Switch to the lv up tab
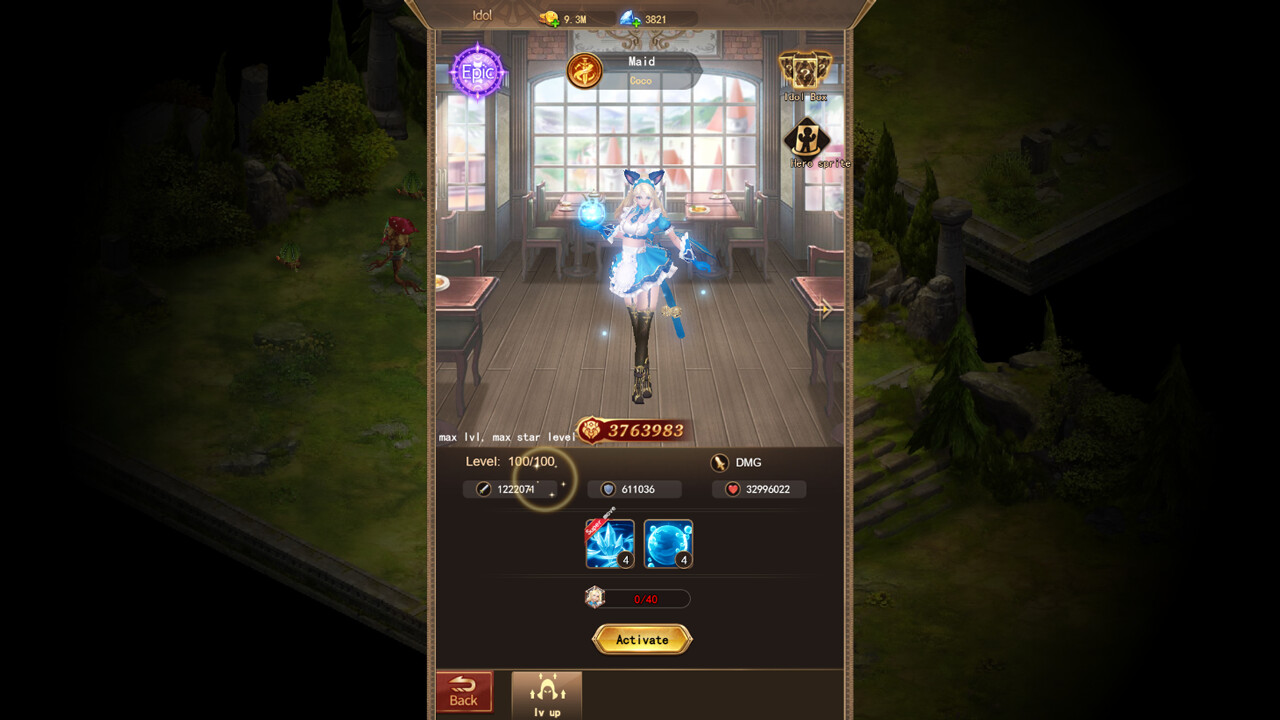The height and width of the screenshot is (720, 1280). [x=546, y=692]
